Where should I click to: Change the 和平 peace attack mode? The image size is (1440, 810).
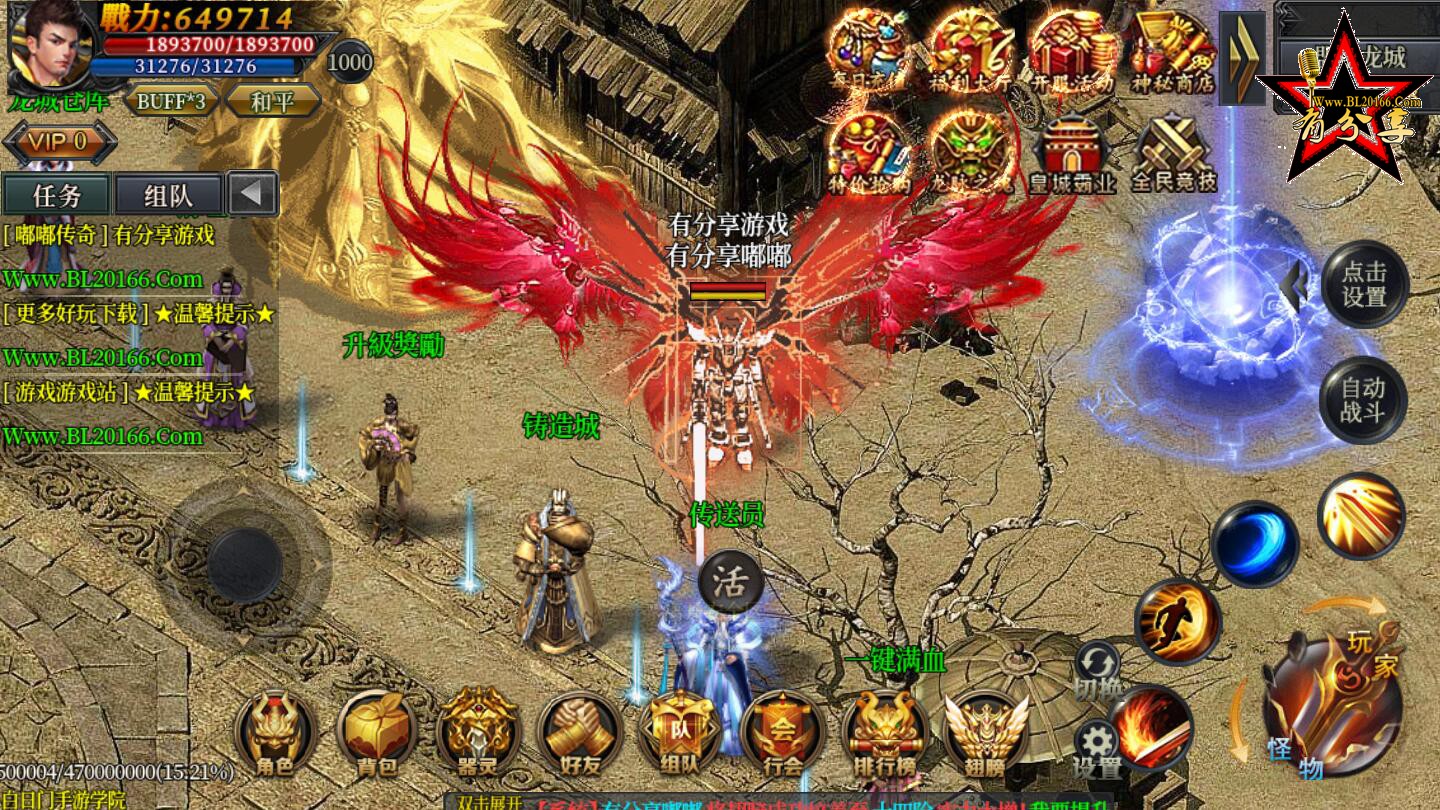272,101
